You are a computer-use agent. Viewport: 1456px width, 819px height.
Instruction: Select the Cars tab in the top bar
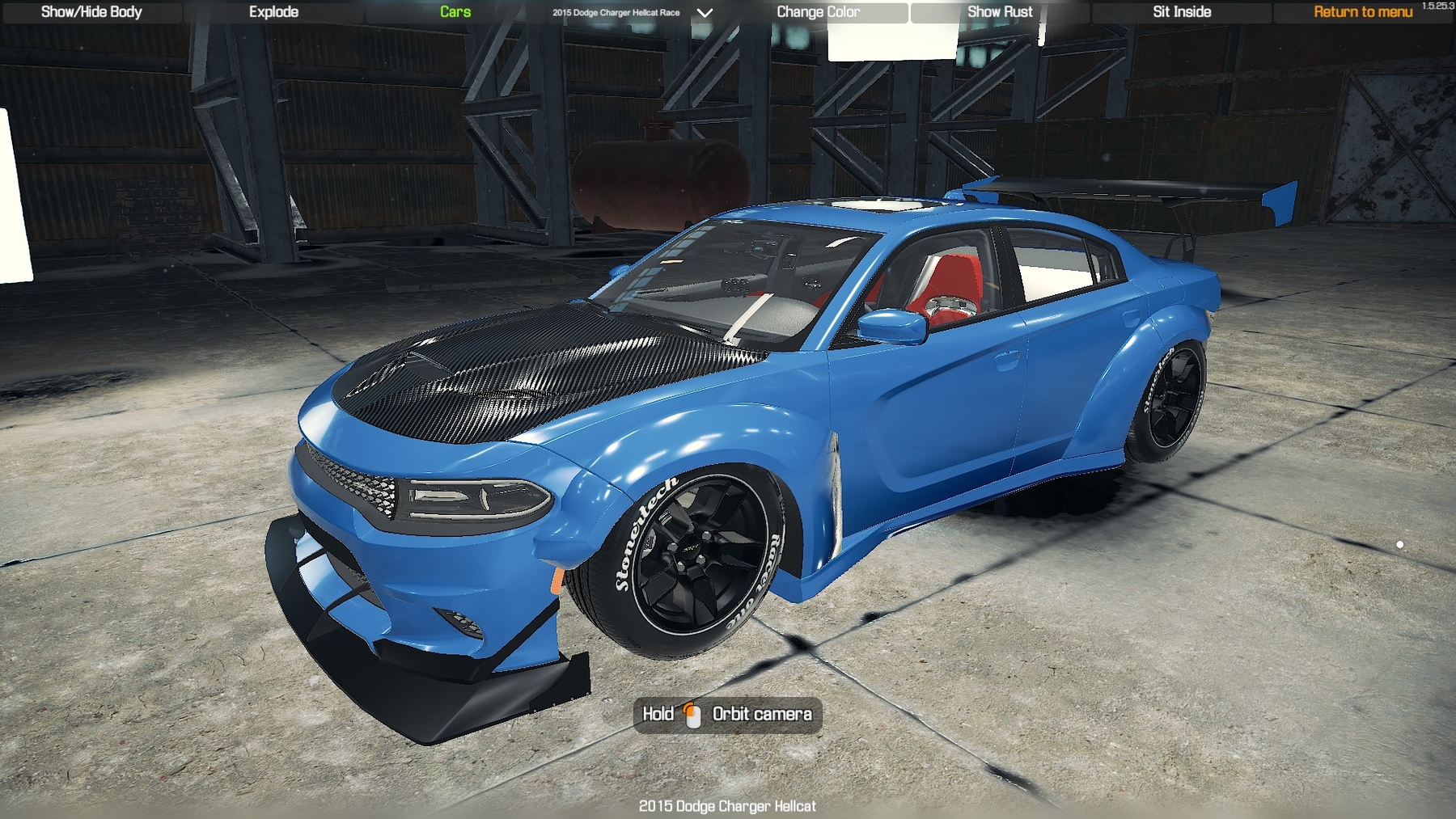tap(454, 11)
